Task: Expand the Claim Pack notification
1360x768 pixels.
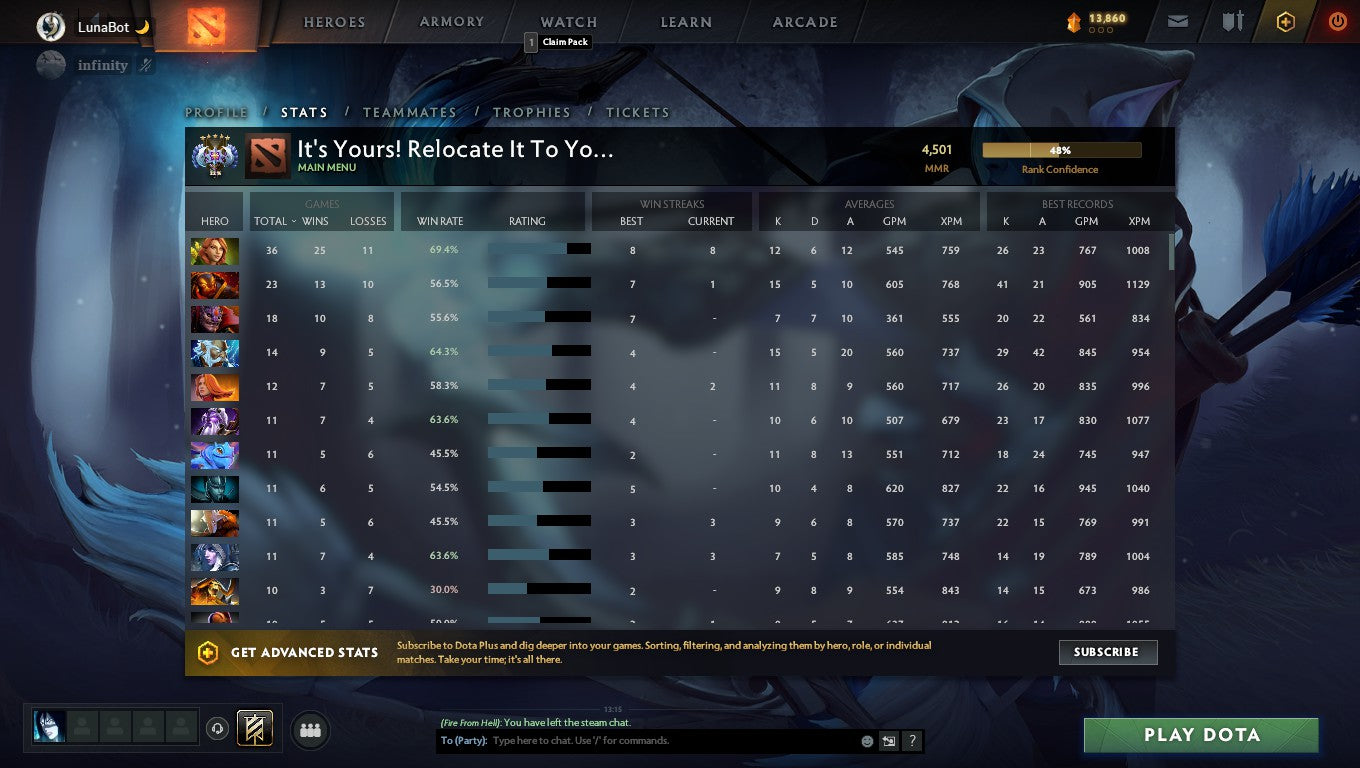Action: pyautogui.click(x=556, y=42)
